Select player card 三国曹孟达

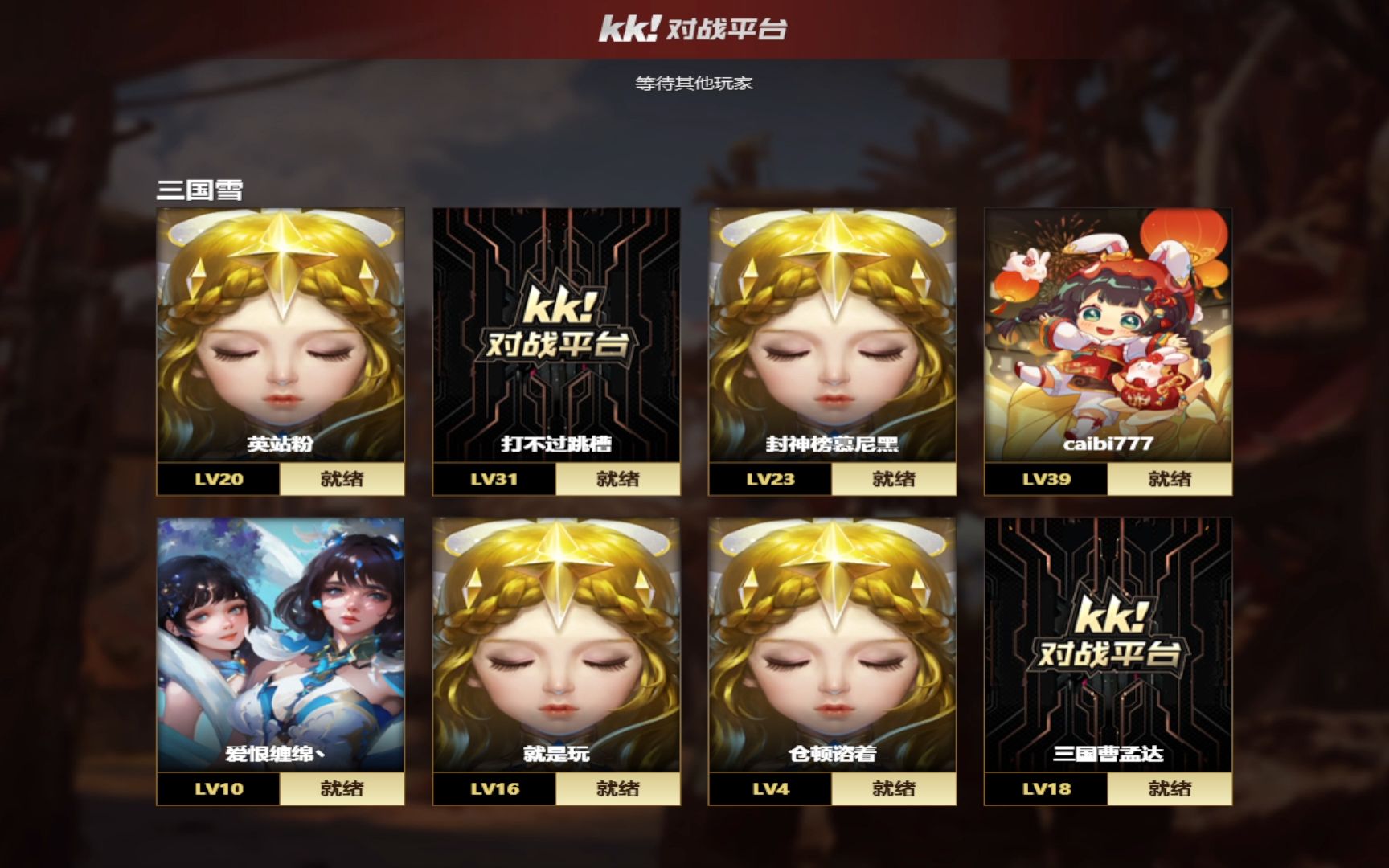[x=1108, y=645]
